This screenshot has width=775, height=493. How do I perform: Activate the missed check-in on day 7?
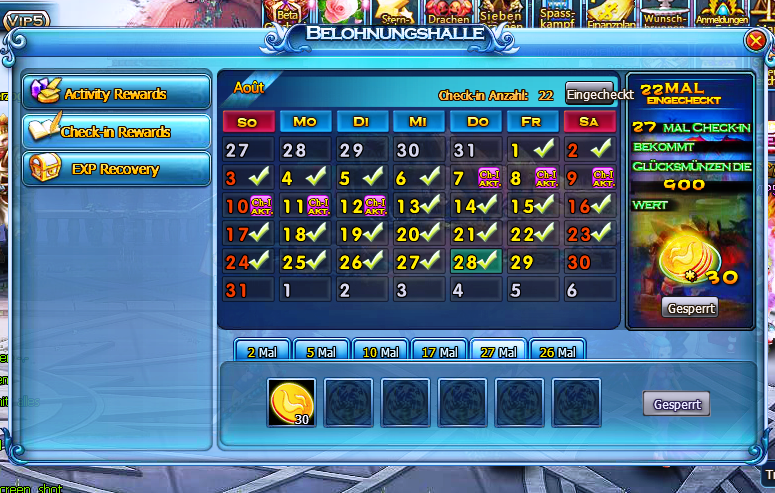pos(489,179)
